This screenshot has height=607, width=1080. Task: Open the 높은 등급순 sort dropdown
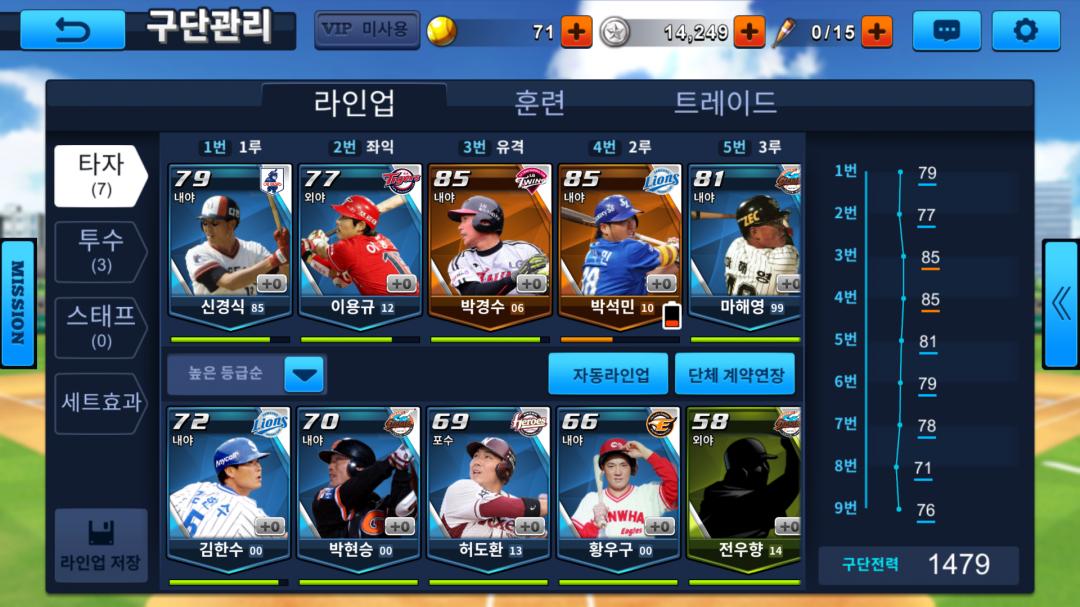(x=246, y=375)
